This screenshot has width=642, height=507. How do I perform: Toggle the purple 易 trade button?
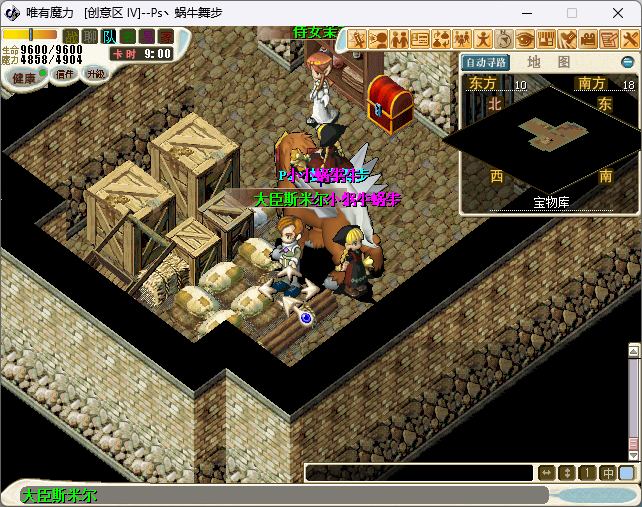point(146,37)
